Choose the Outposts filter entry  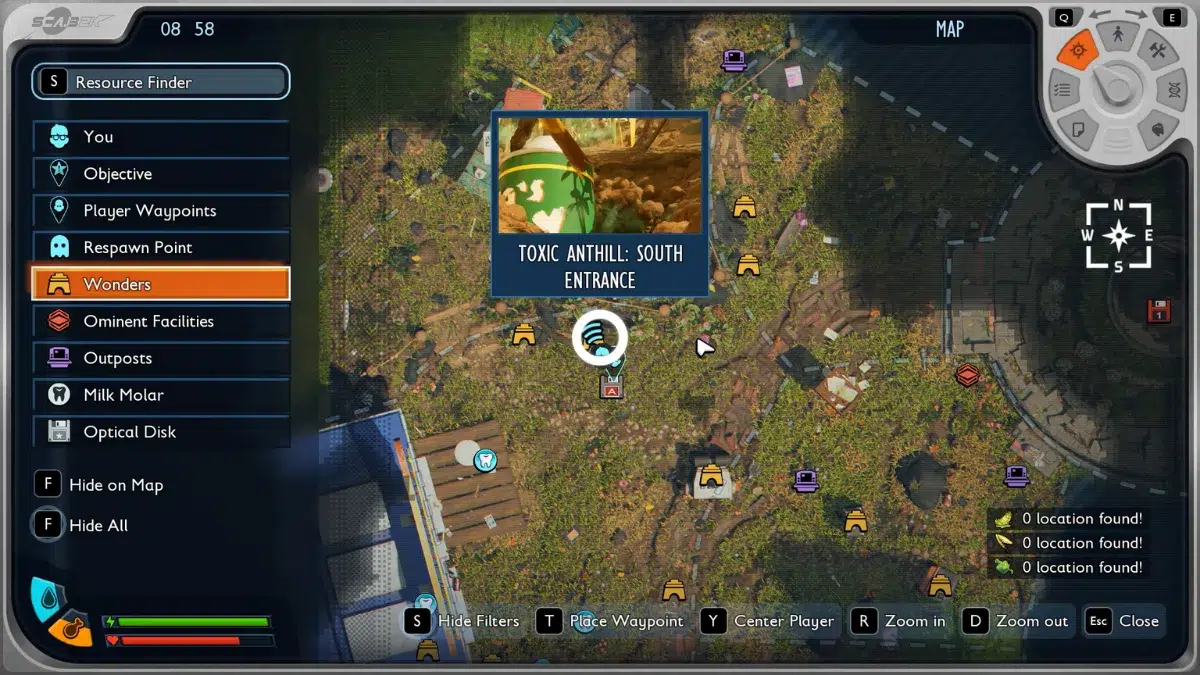(160, 358)
